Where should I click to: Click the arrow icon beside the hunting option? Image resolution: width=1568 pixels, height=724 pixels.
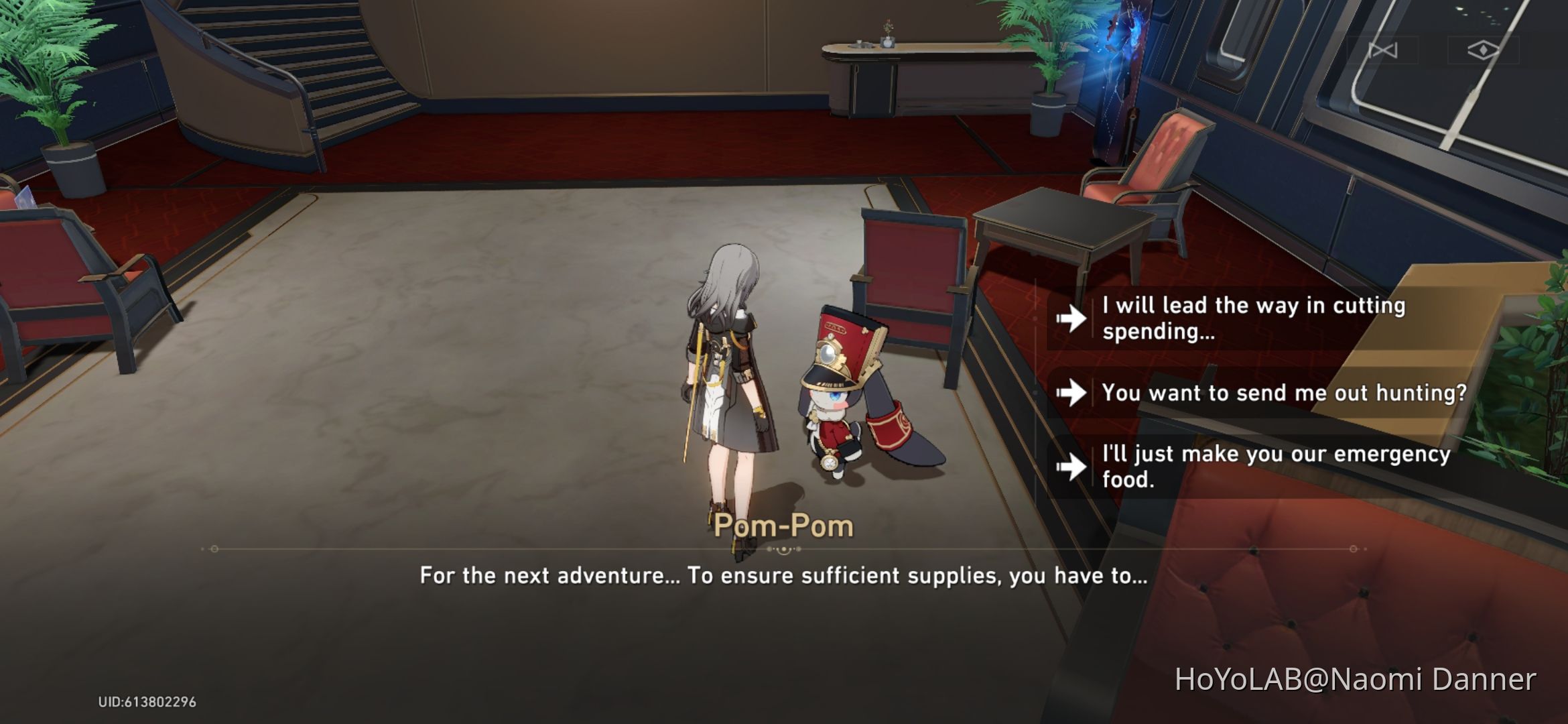(x=1072, y=394)
